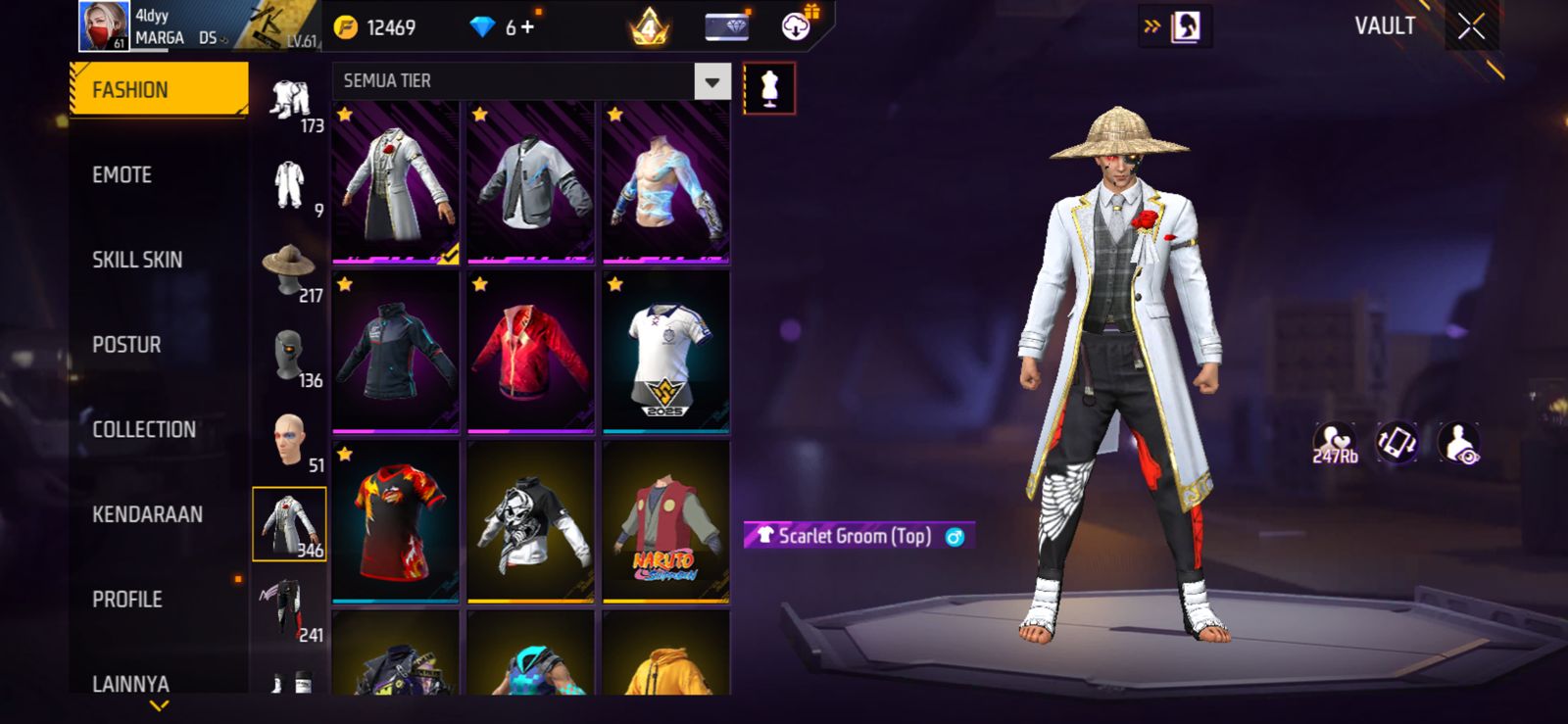Switch to the Emote tab

122,175
